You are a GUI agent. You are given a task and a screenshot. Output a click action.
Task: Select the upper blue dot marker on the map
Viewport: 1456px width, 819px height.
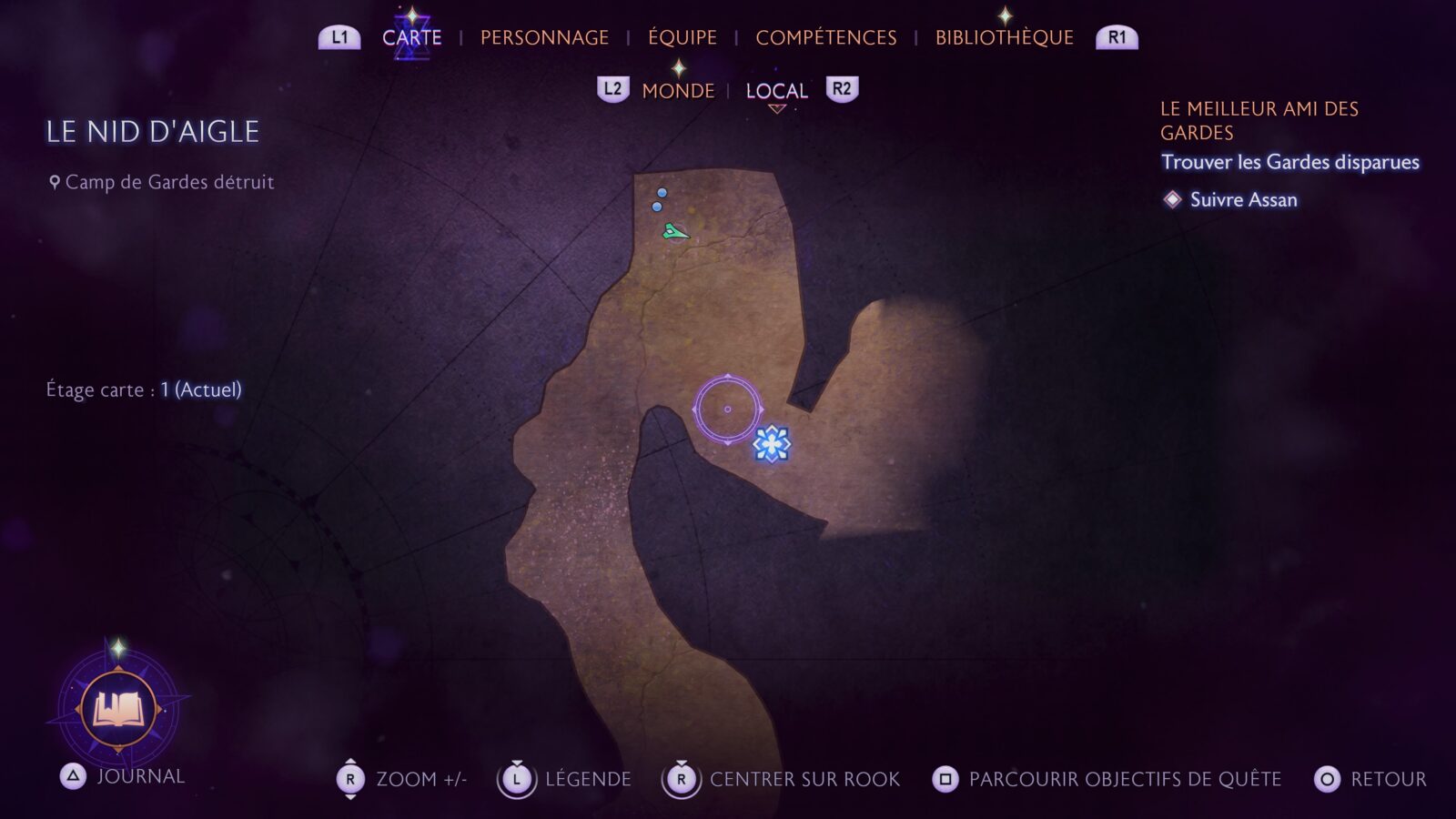point(662,191)
